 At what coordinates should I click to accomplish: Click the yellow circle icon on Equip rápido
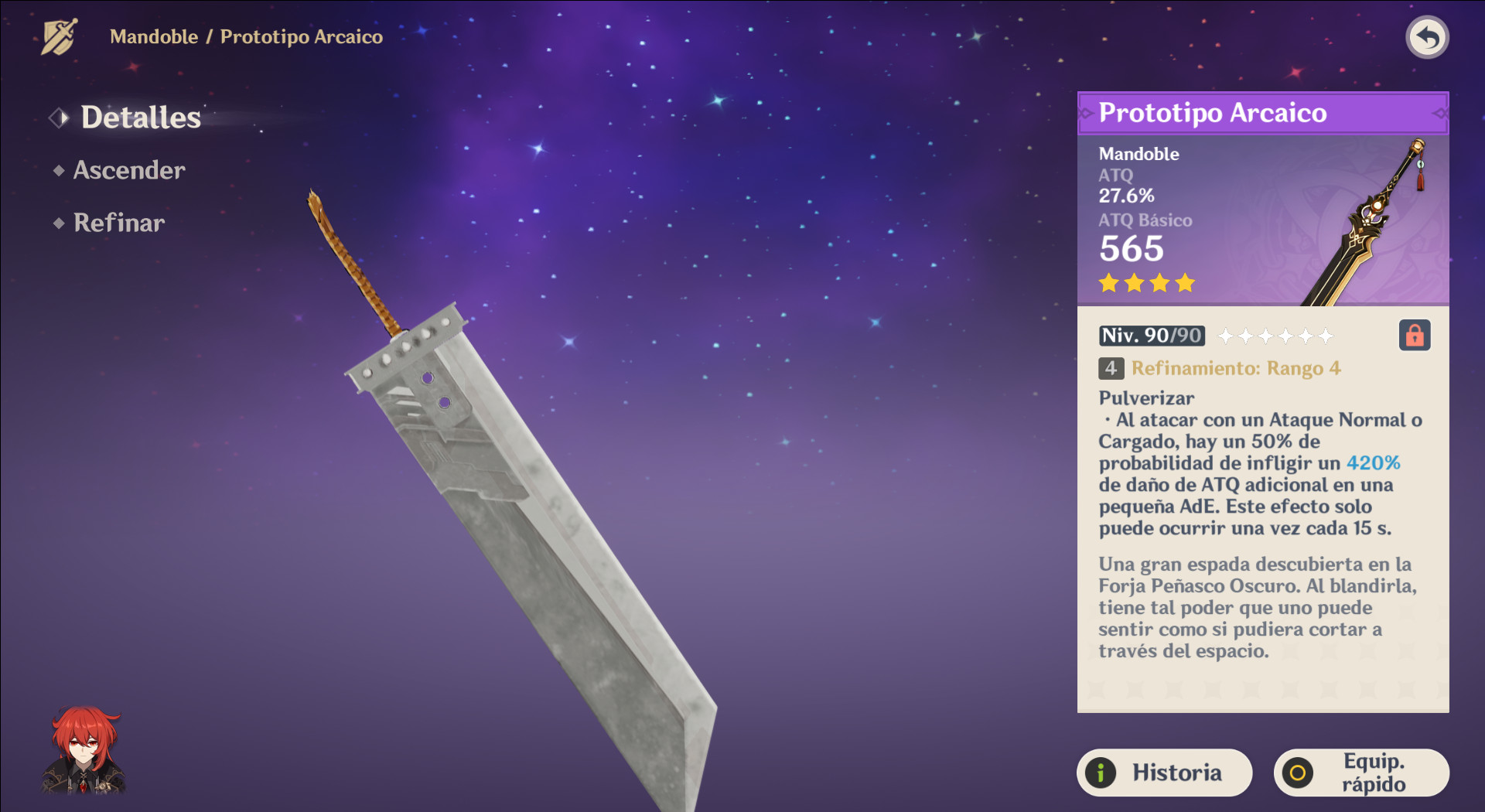click(x=1298, y=772)
